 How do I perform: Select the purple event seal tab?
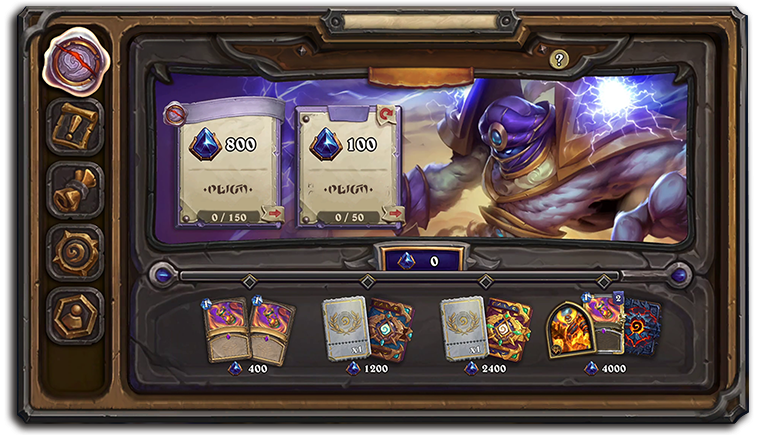point(74,59)
